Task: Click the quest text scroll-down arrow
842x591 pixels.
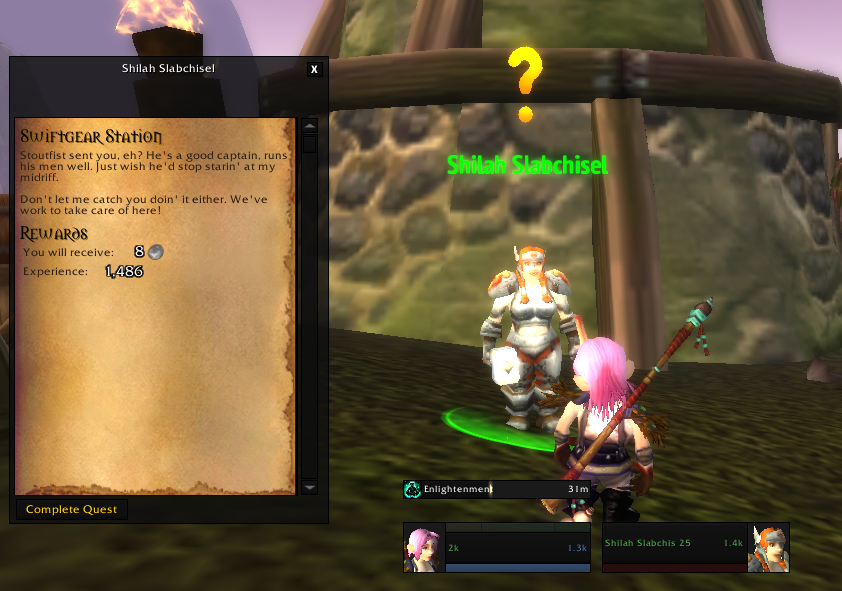Action: 310,487
